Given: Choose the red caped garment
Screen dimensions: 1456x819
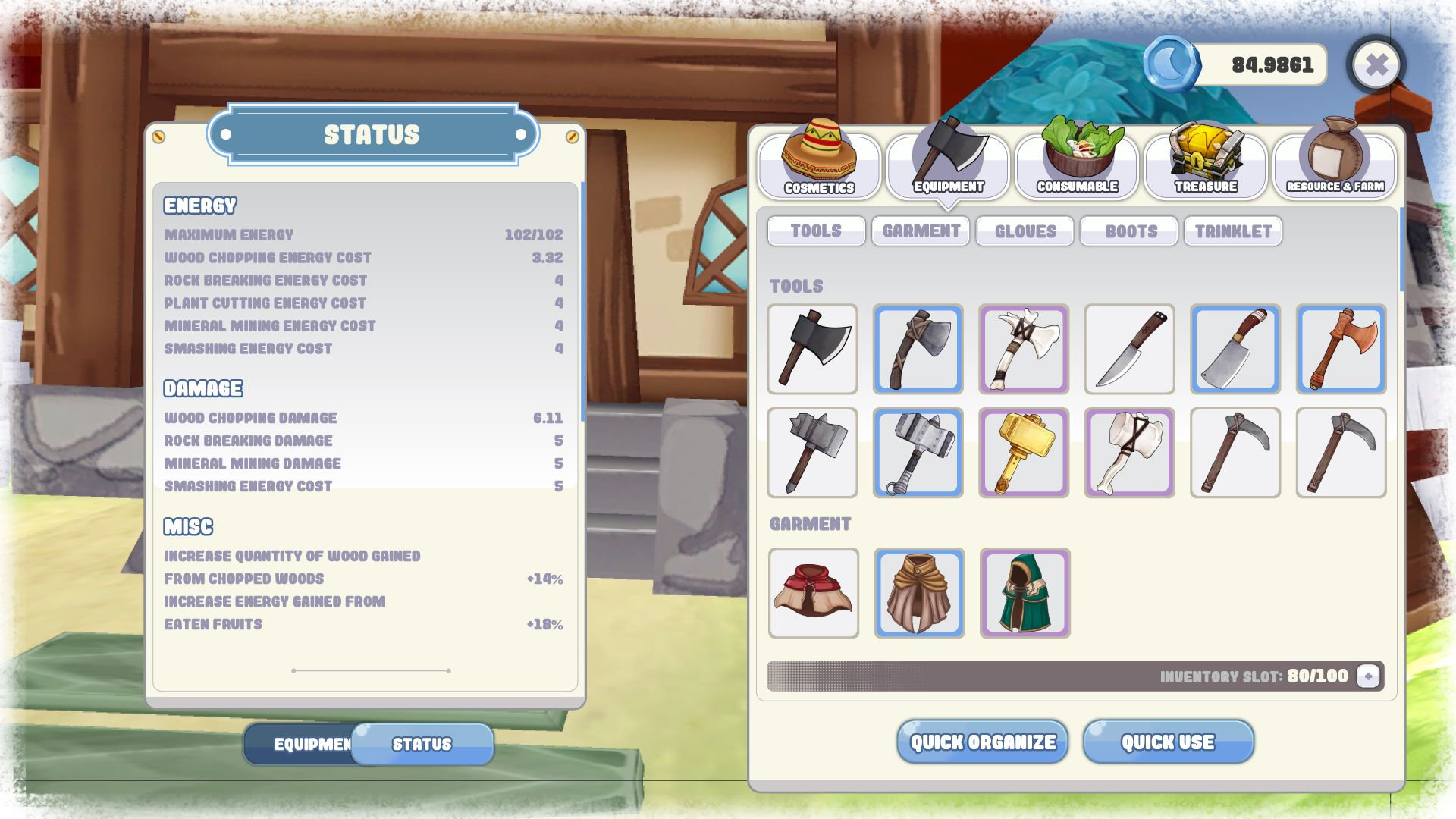Looking at the screenshot, I should (x=814, y=594).
